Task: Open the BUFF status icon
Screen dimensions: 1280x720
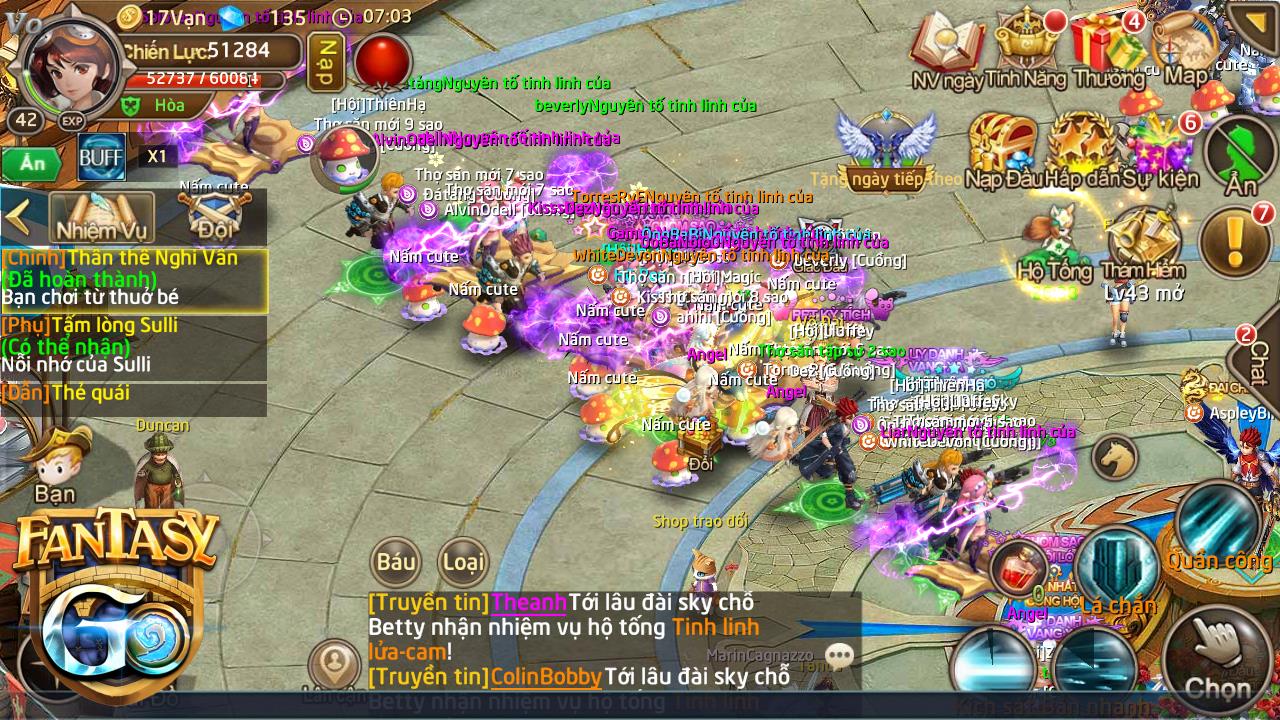Action: coord(101,156)
